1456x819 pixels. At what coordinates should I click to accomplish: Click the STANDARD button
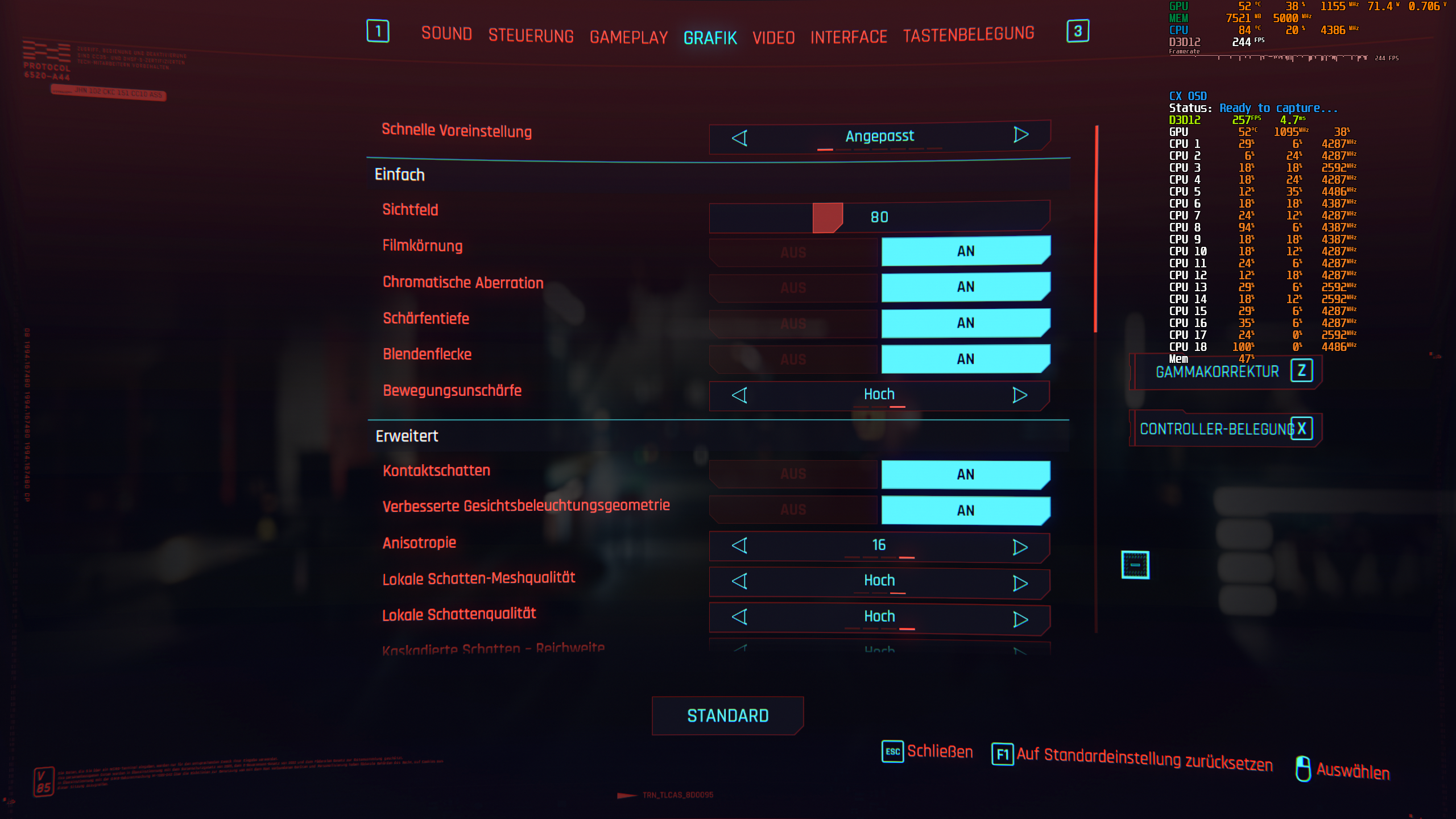pyautogui.click(x=727, y=715)
